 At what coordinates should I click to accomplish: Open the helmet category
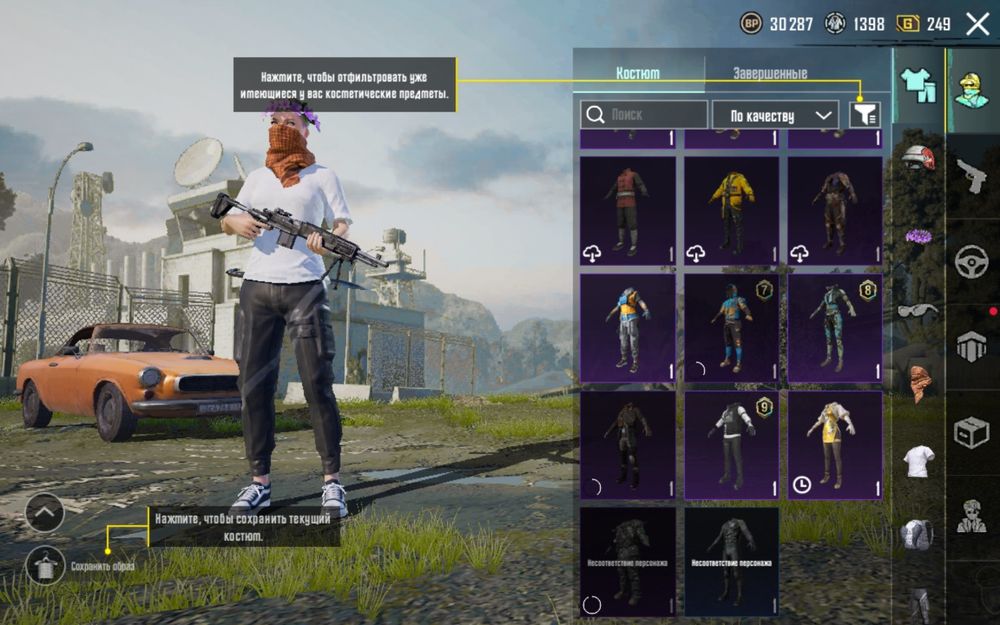tap(917, 158)
